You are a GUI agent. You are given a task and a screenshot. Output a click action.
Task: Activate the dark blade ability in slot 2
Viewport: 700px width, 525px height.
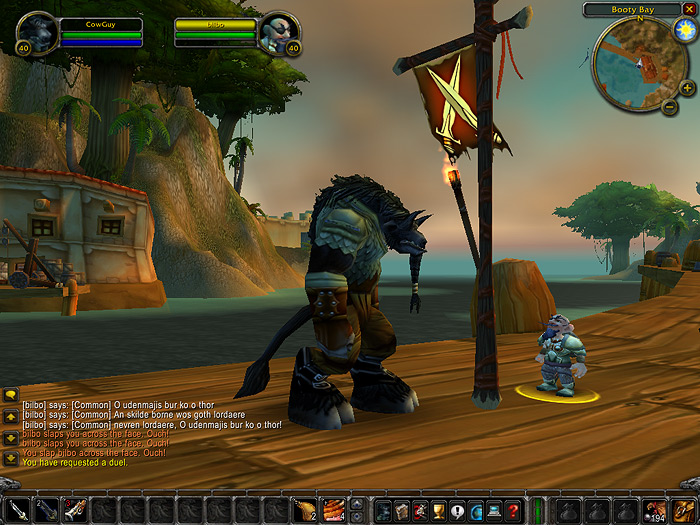click(46, 510)
